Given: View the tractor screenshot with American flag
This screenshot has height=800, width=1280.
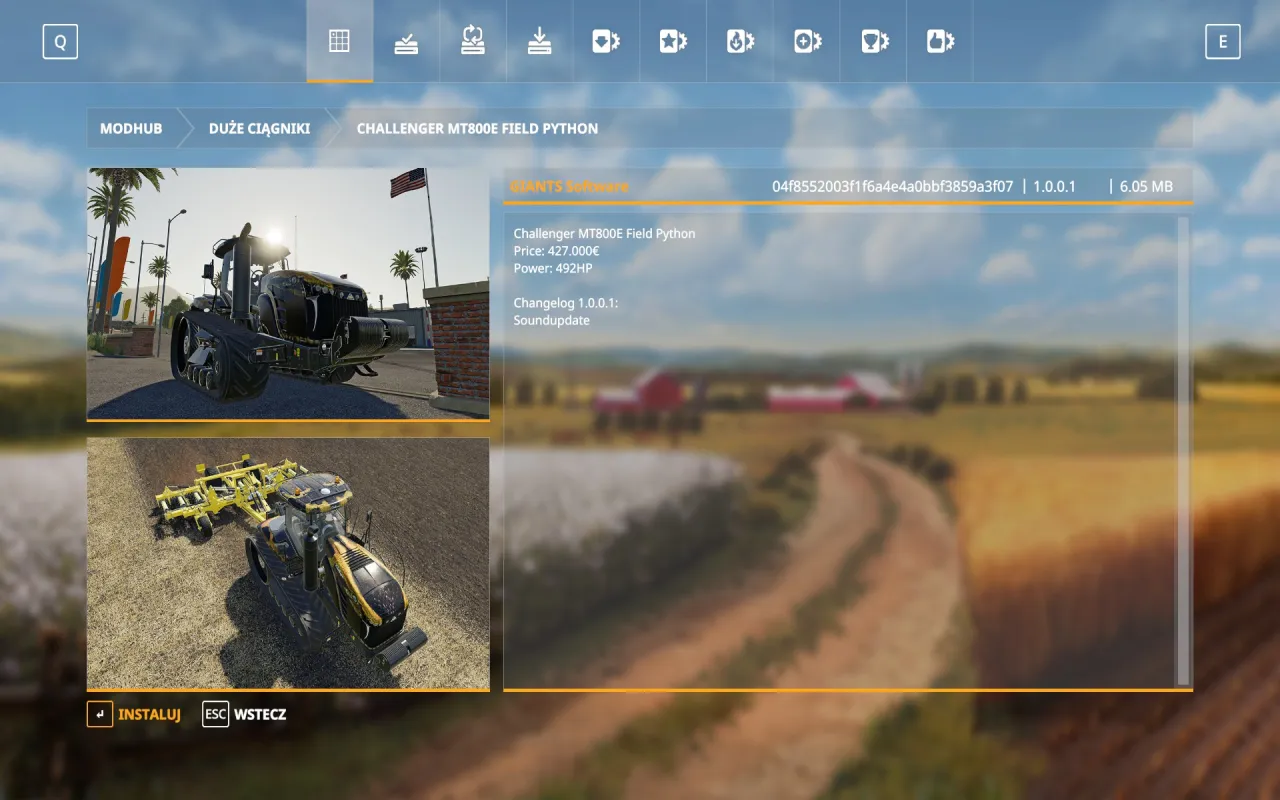Looking at the screenshot, I should pos(288,293).
